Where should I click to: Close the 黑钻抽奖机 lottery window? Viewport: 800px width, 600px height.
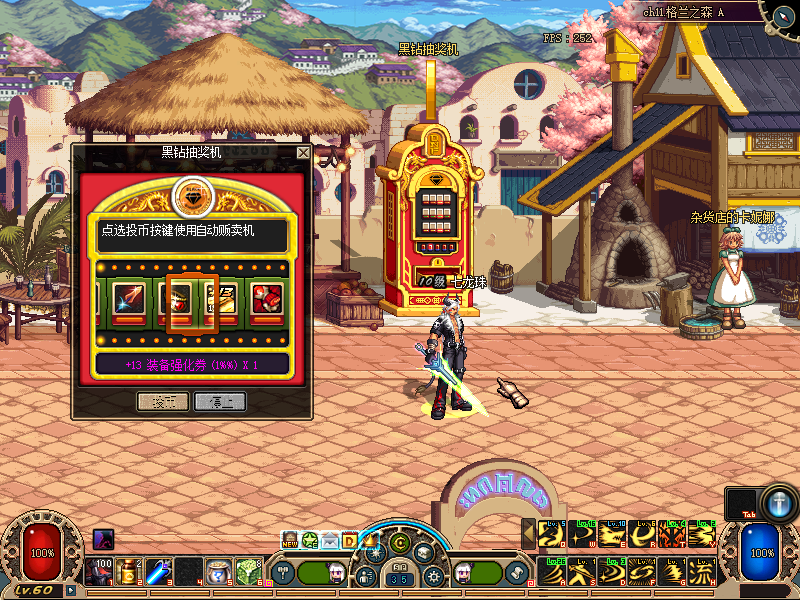click(303, 153)
